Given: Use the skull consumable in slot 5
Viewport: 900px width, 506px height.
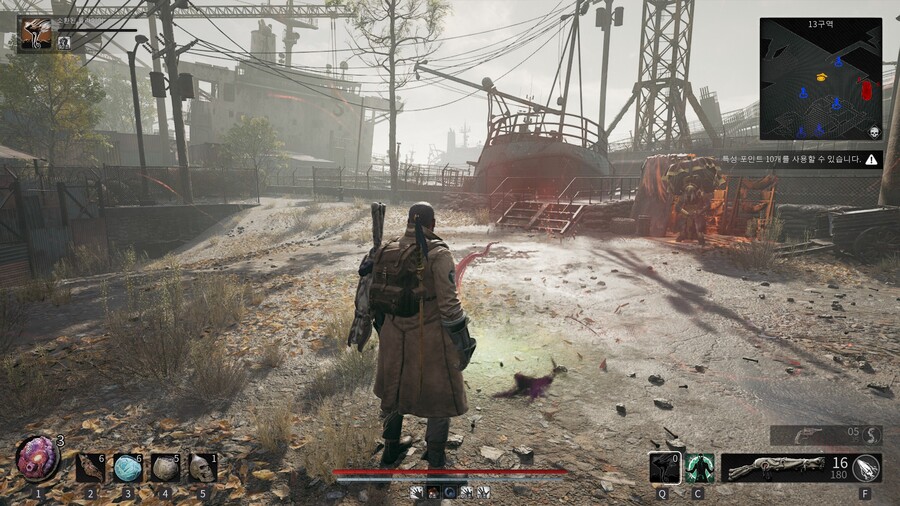Looking at the screenshot, I should pos(203,467).
